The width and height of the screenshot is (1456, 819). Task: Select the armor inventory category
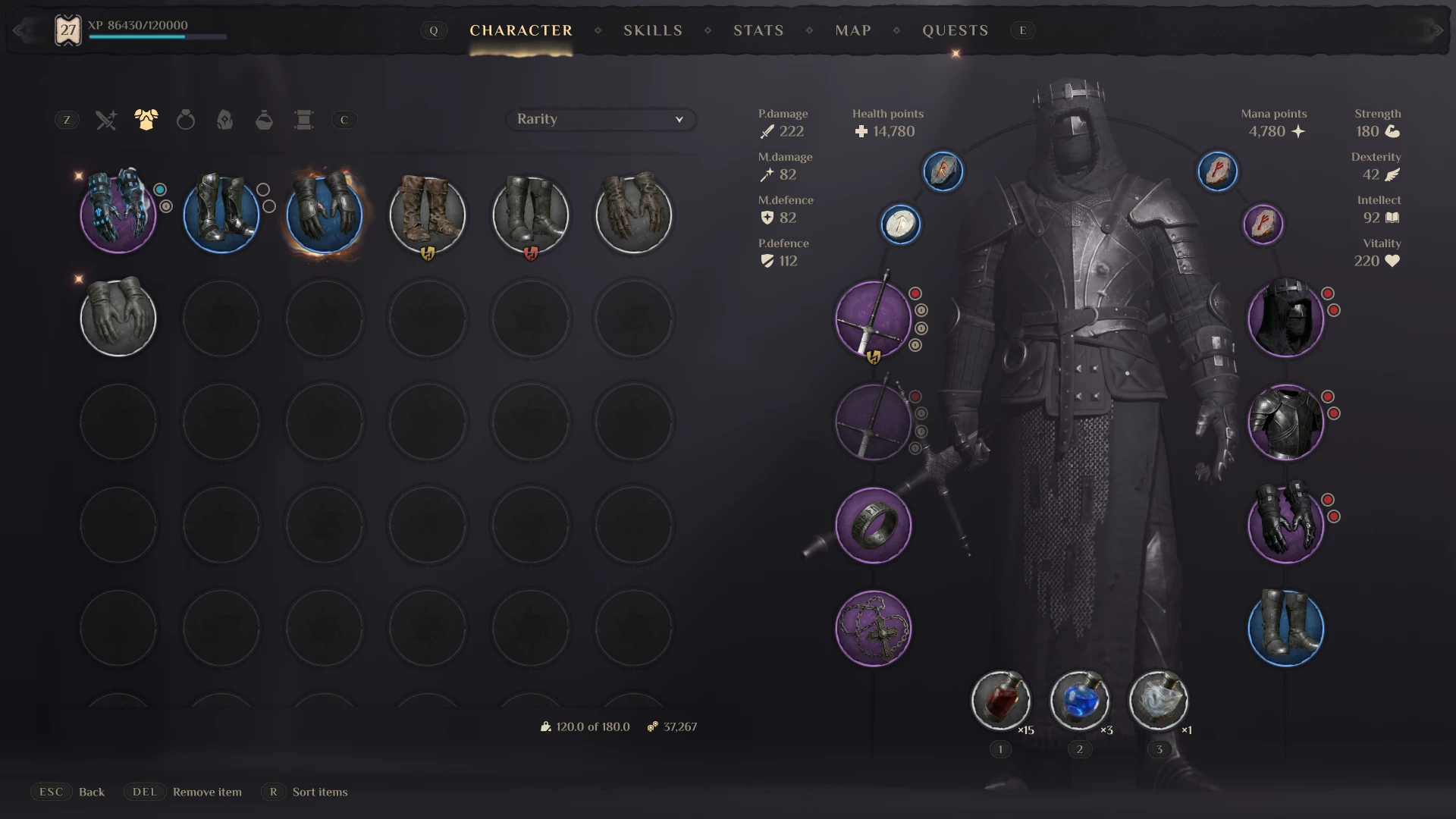146,120
